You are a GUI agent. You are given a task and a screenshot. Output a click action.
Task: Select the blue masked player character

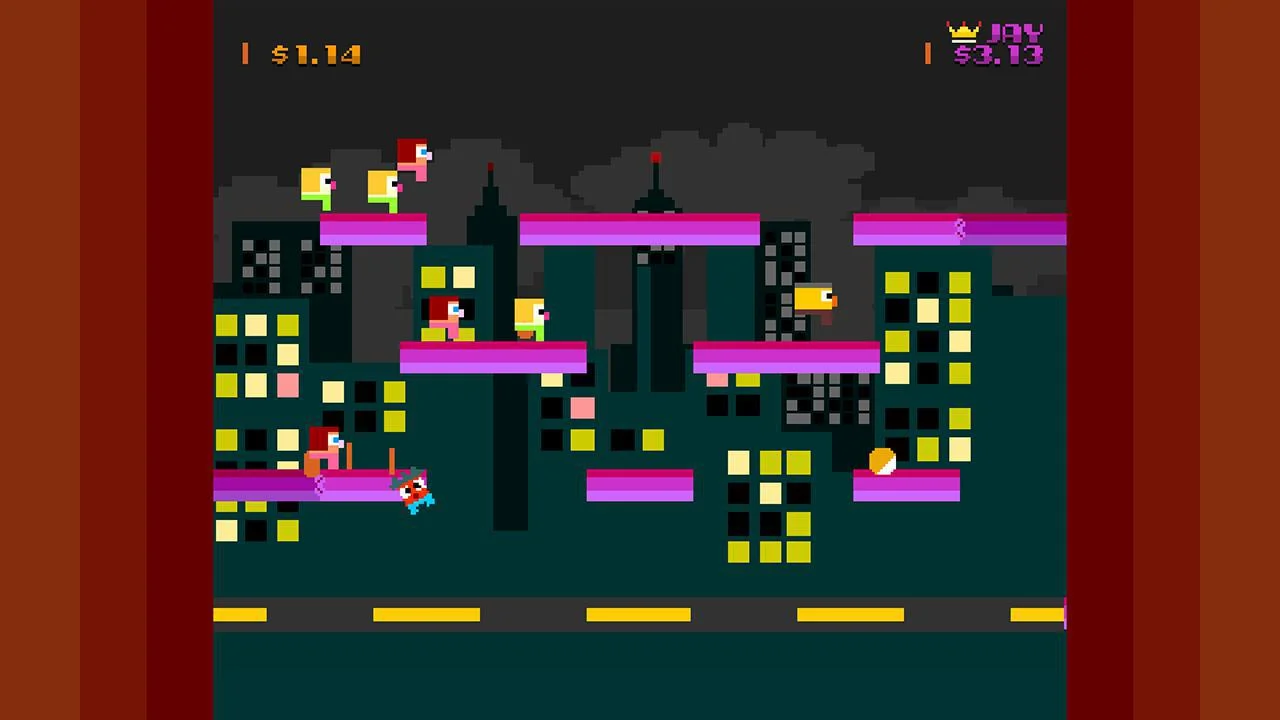tap(415, 490)
